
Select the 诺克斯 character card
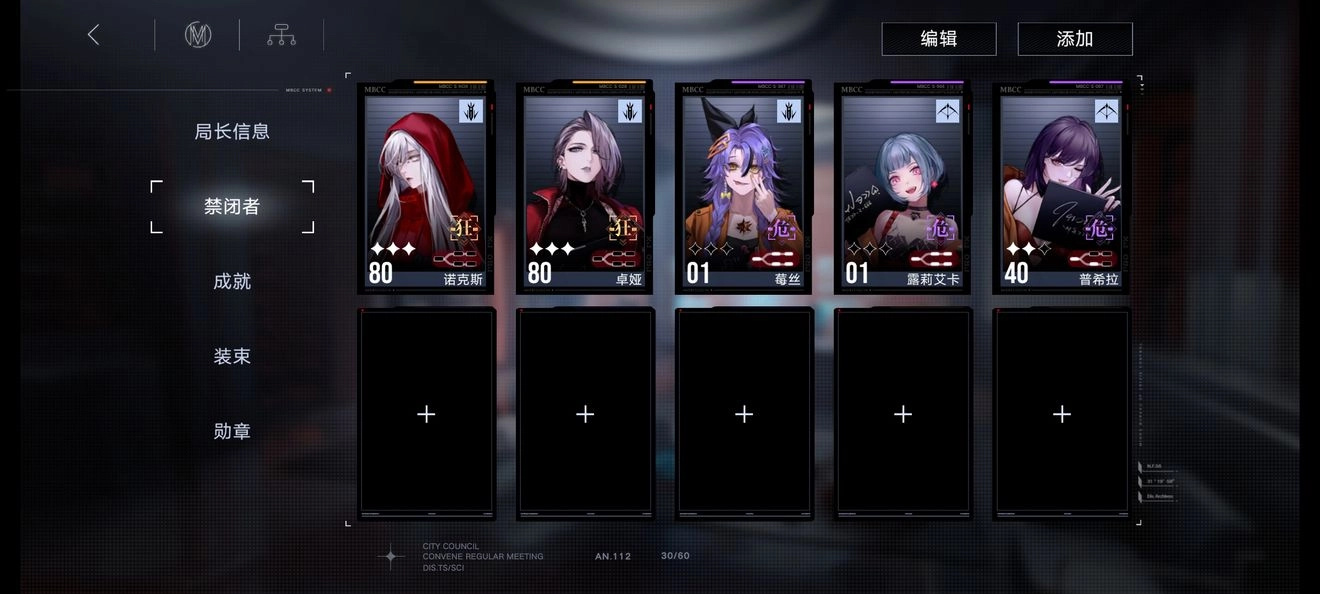pos(426,188)
